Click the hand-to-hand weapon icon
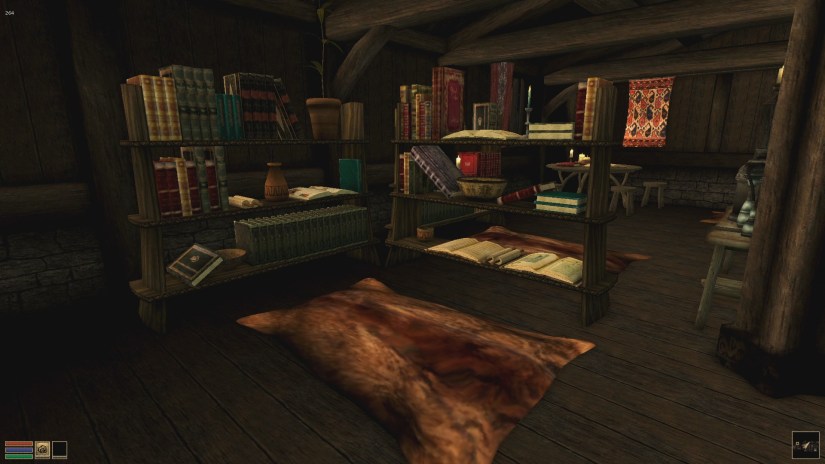 pos(42,449)
